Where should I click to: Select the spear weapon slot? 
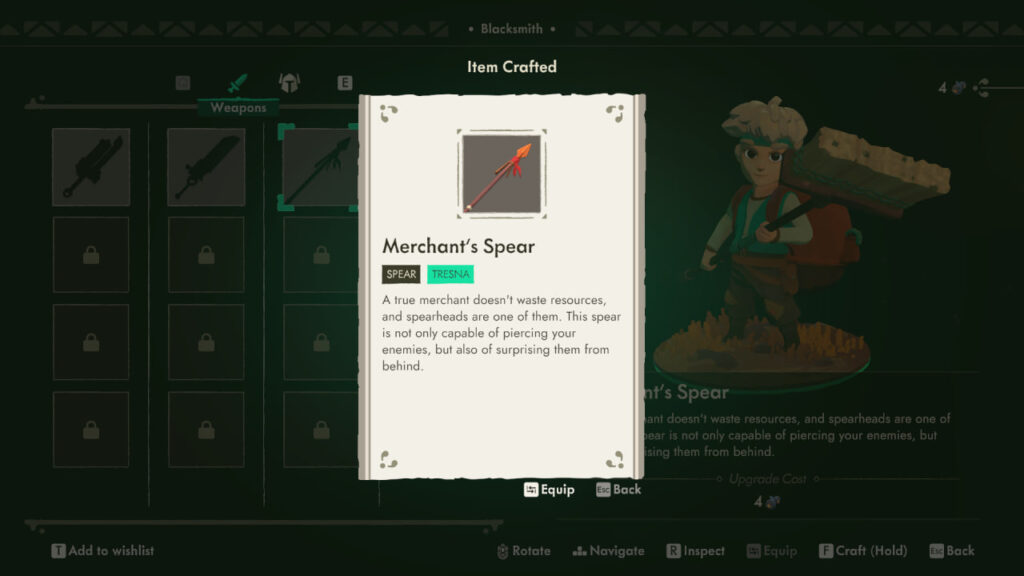pos(318,167)
